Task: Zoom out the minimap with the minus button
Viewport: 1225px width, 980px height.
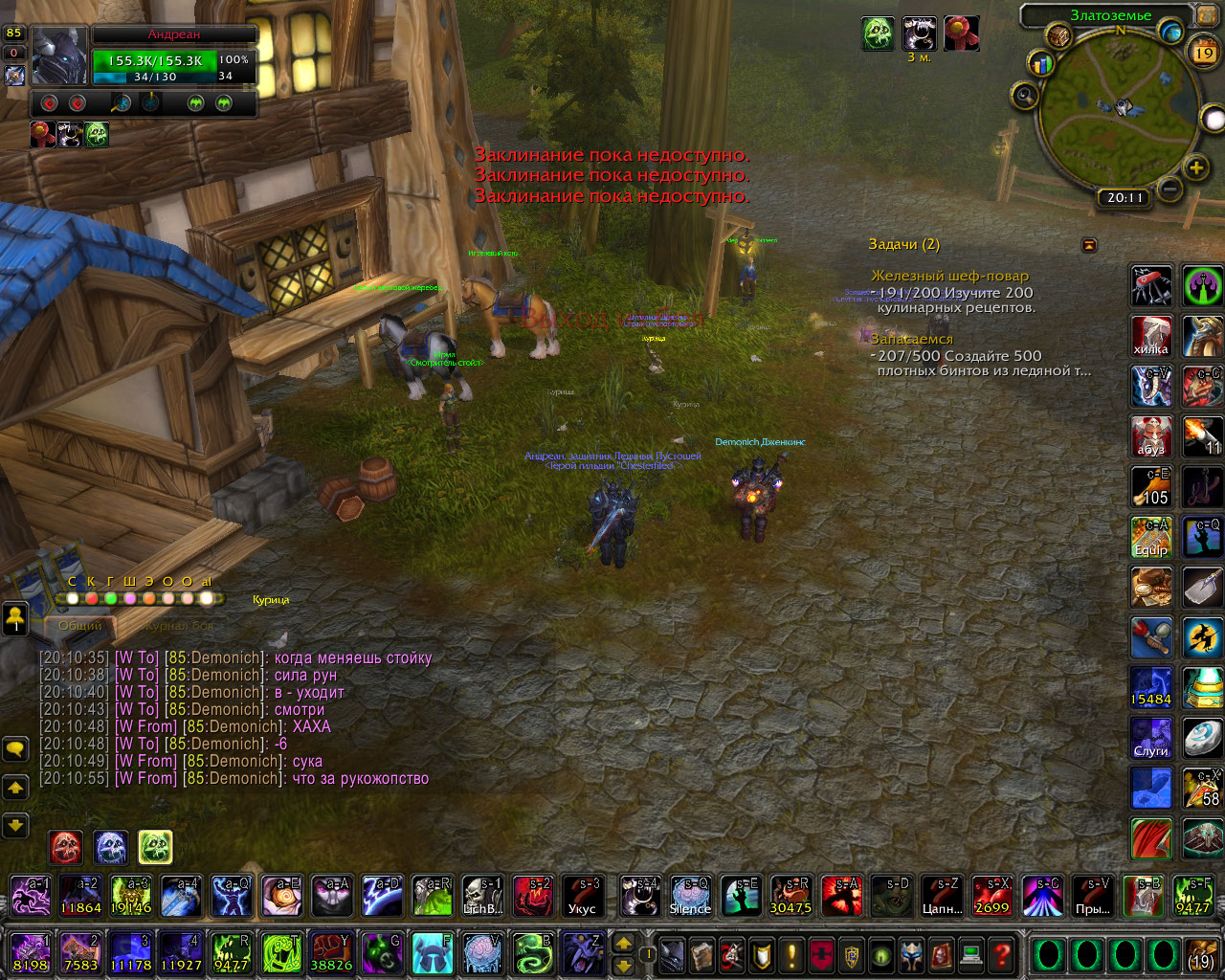Action: (1169, 189)
